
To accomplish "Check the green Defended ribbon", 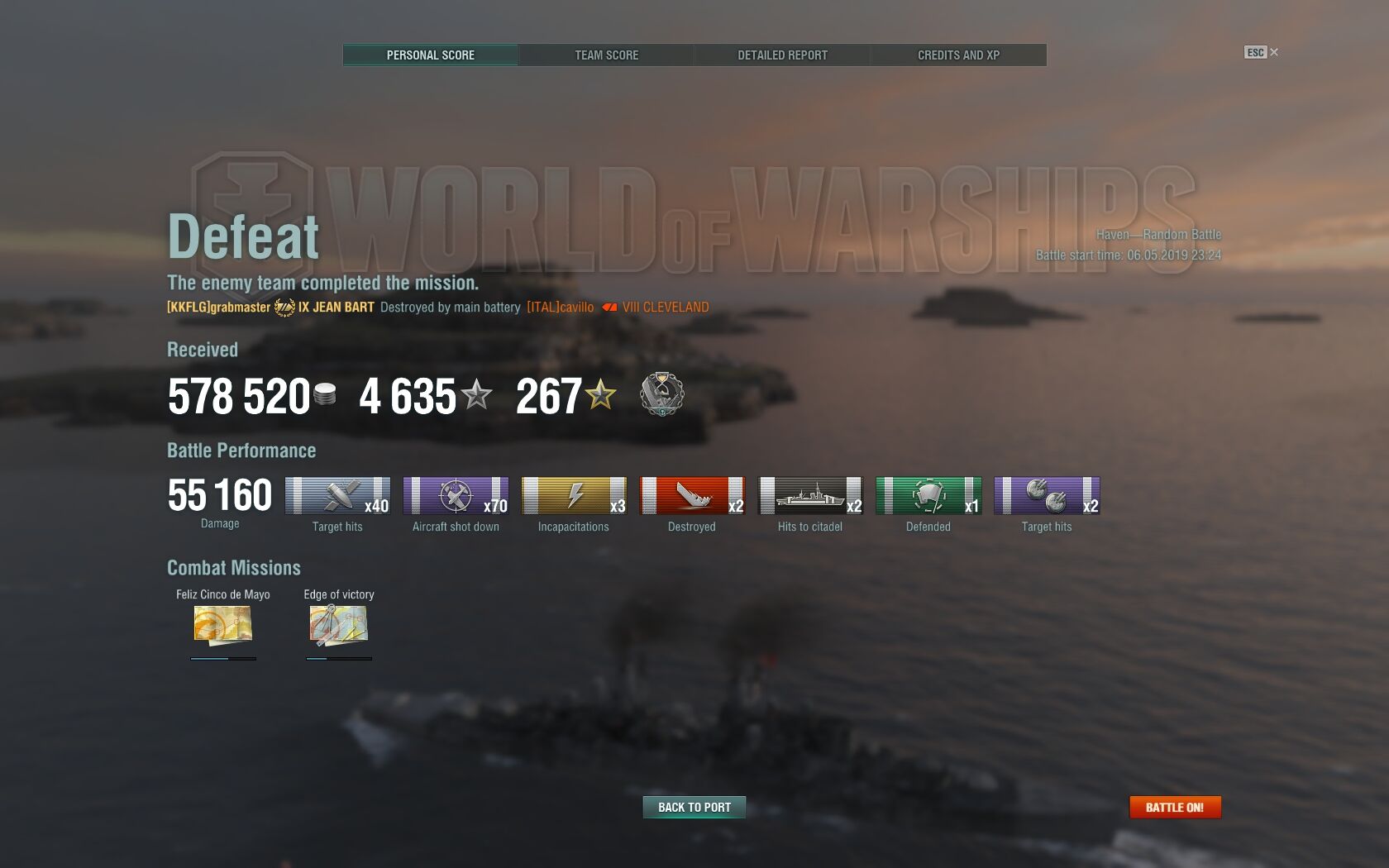I will (928, 495).
